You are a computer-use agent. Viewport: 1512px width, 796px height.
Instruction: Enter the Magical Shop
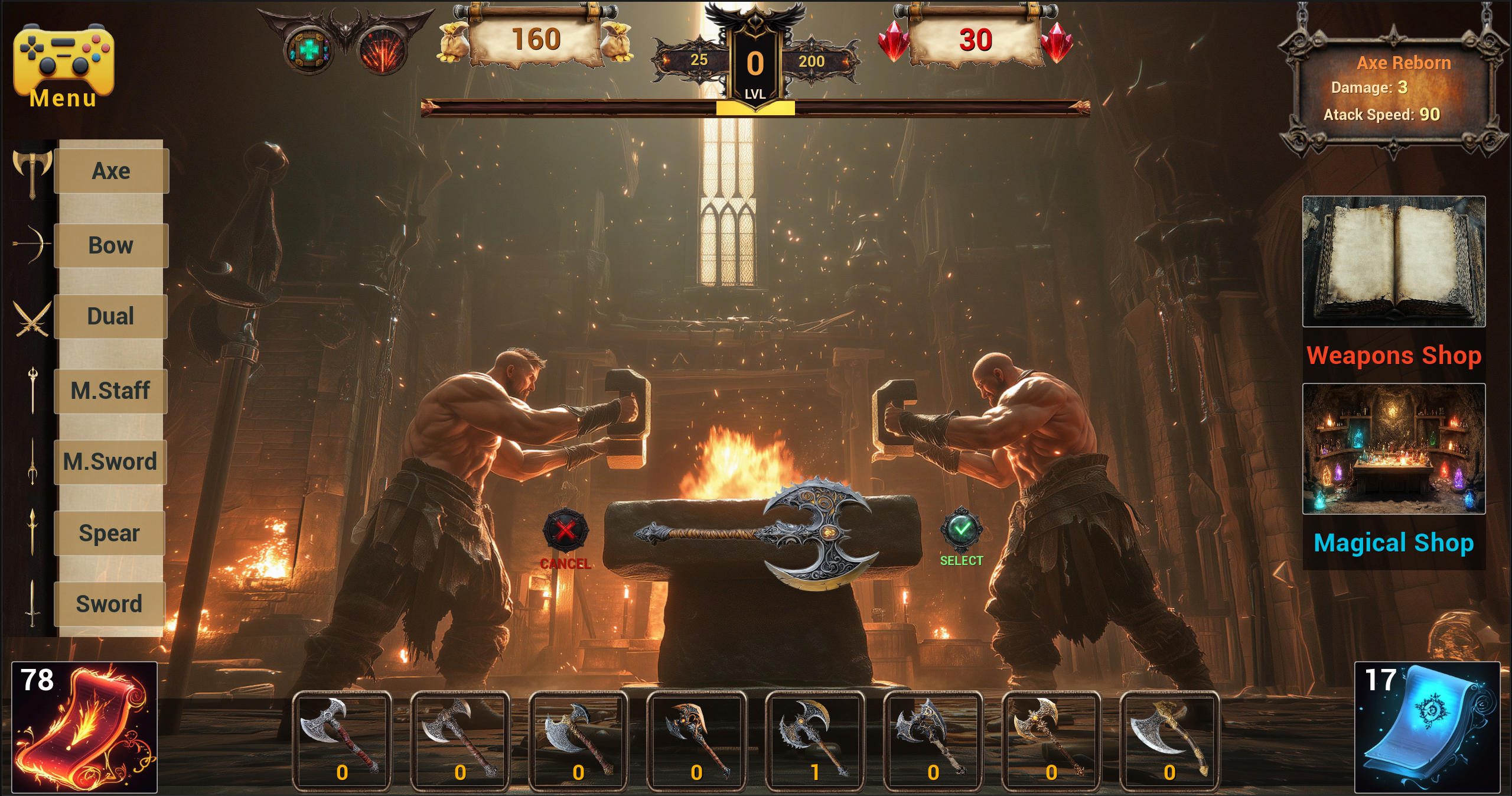tap(1394, 449)
